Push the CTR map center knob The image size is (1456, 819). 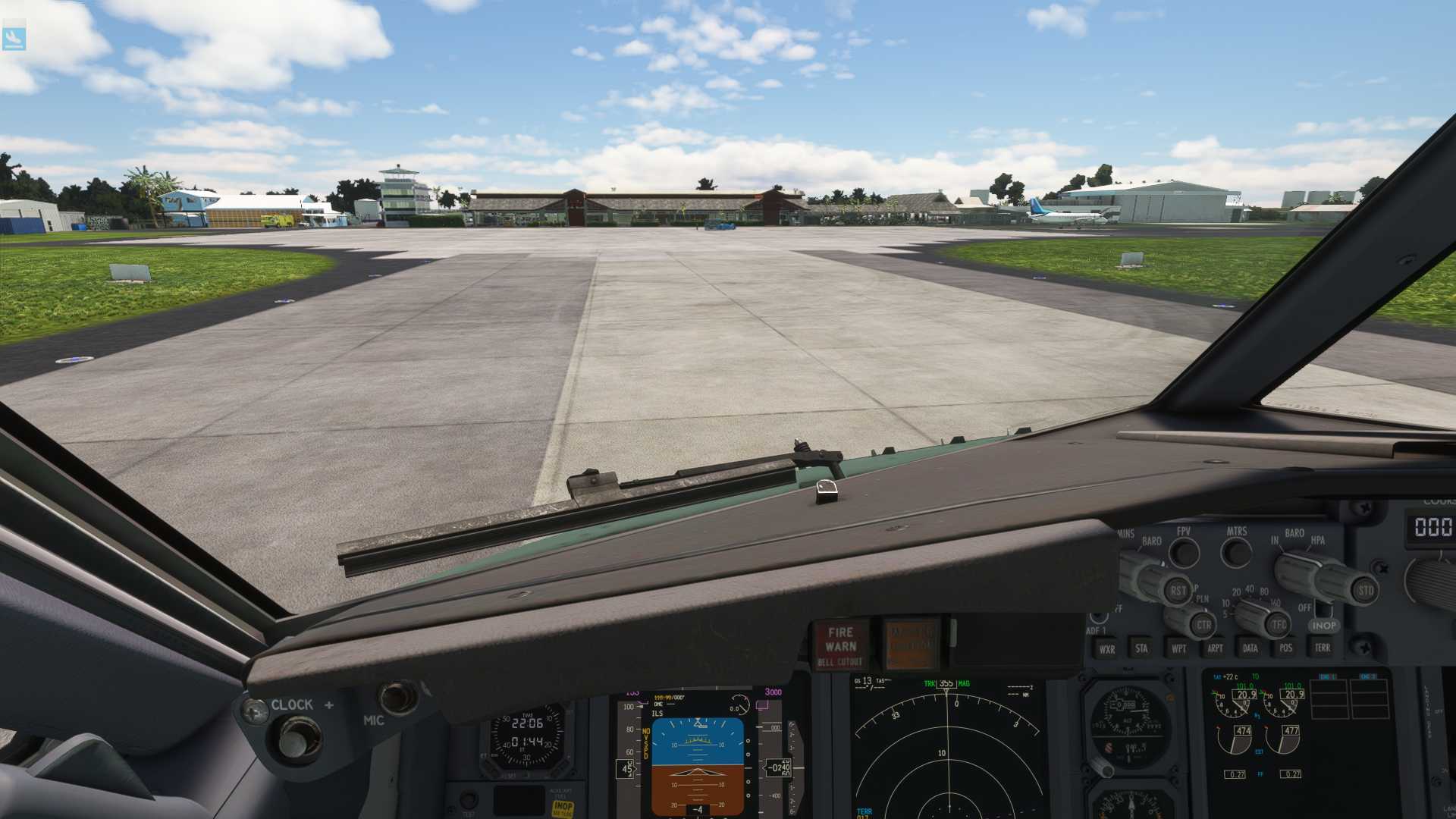coord(1203,626)
